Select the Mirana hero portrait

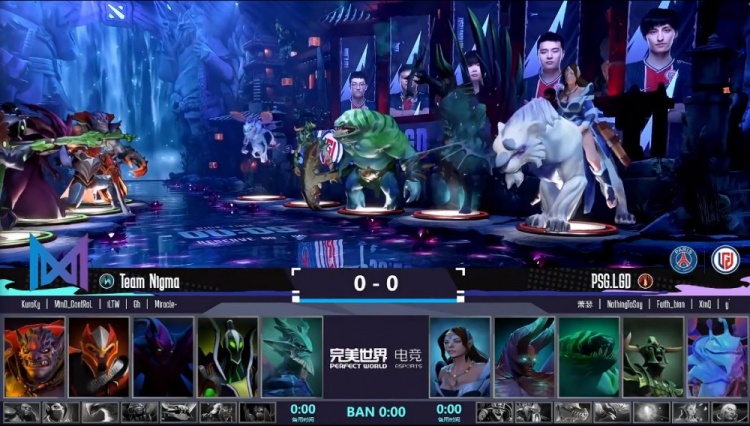pos(460,357)
